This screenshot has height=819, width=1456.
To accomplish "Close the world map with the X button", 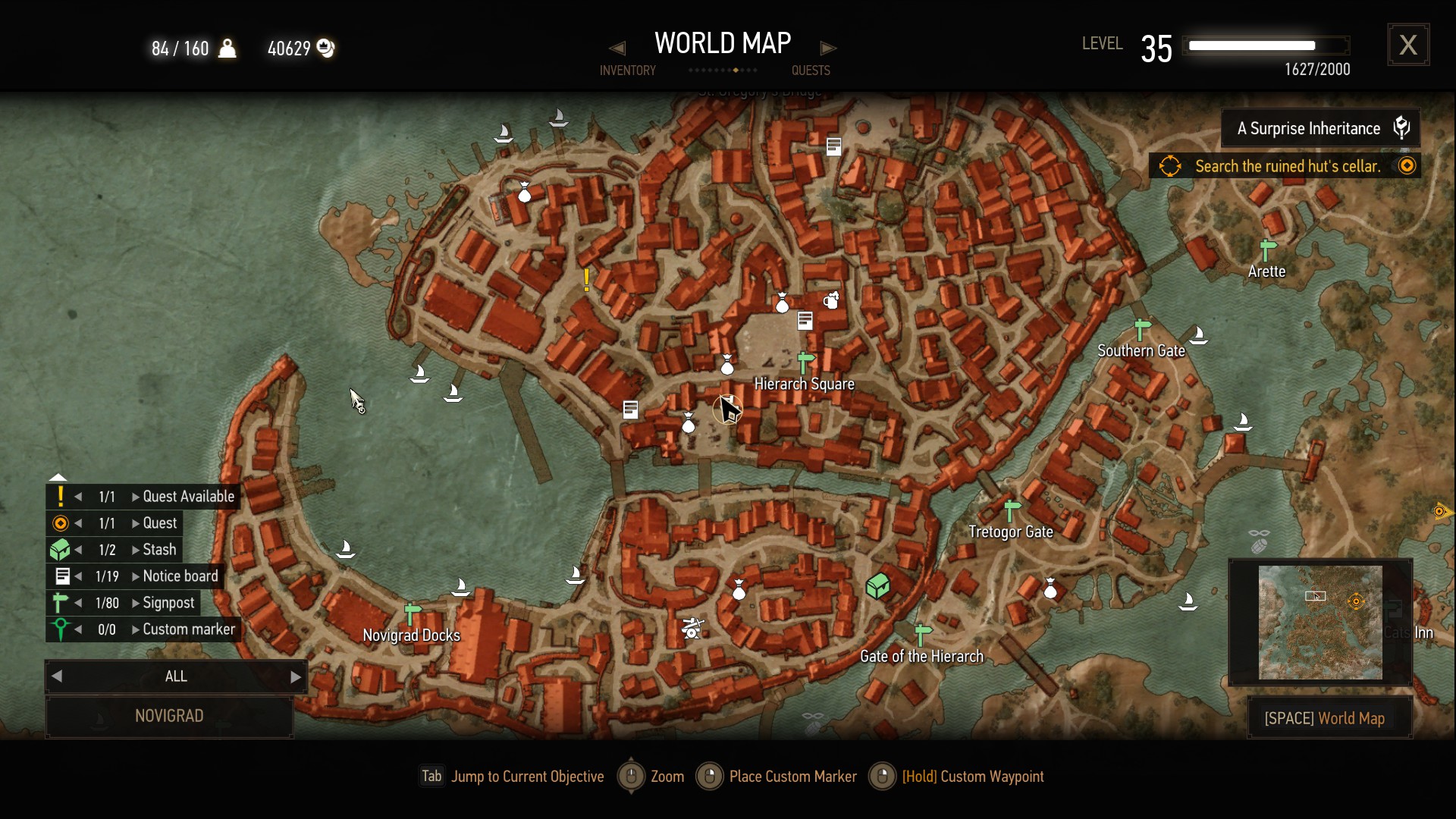I will (x=1408, y=45).
